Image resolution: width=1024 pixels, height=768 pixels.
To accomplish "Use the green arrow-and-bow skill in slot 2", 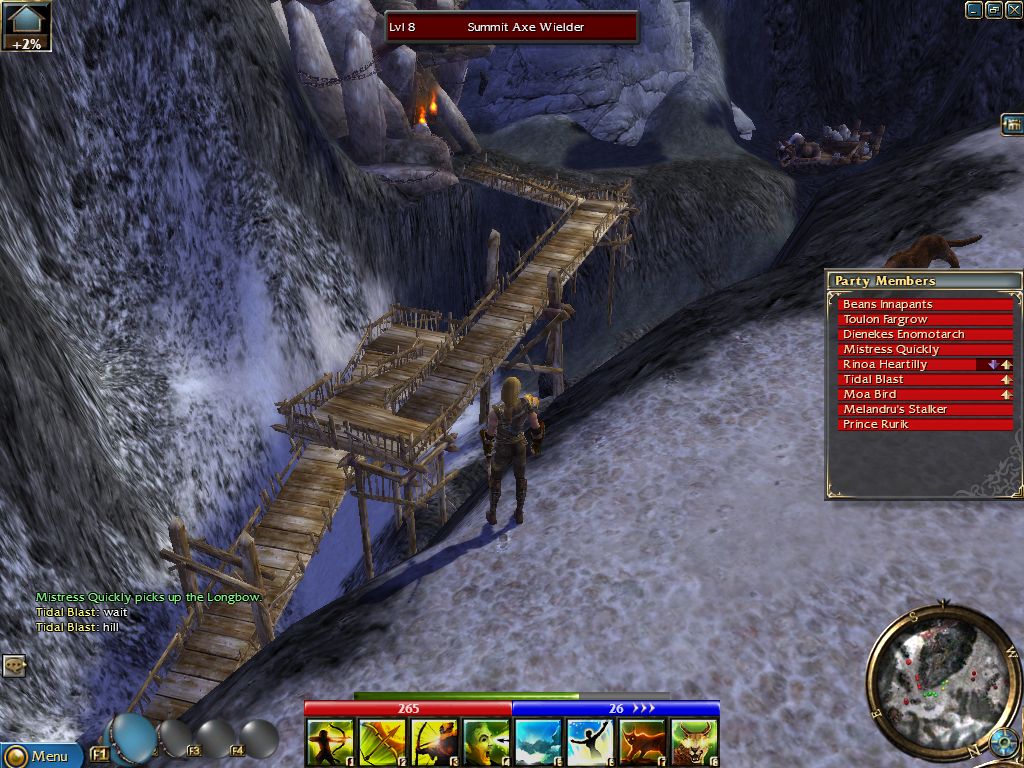I will point(382,742).
